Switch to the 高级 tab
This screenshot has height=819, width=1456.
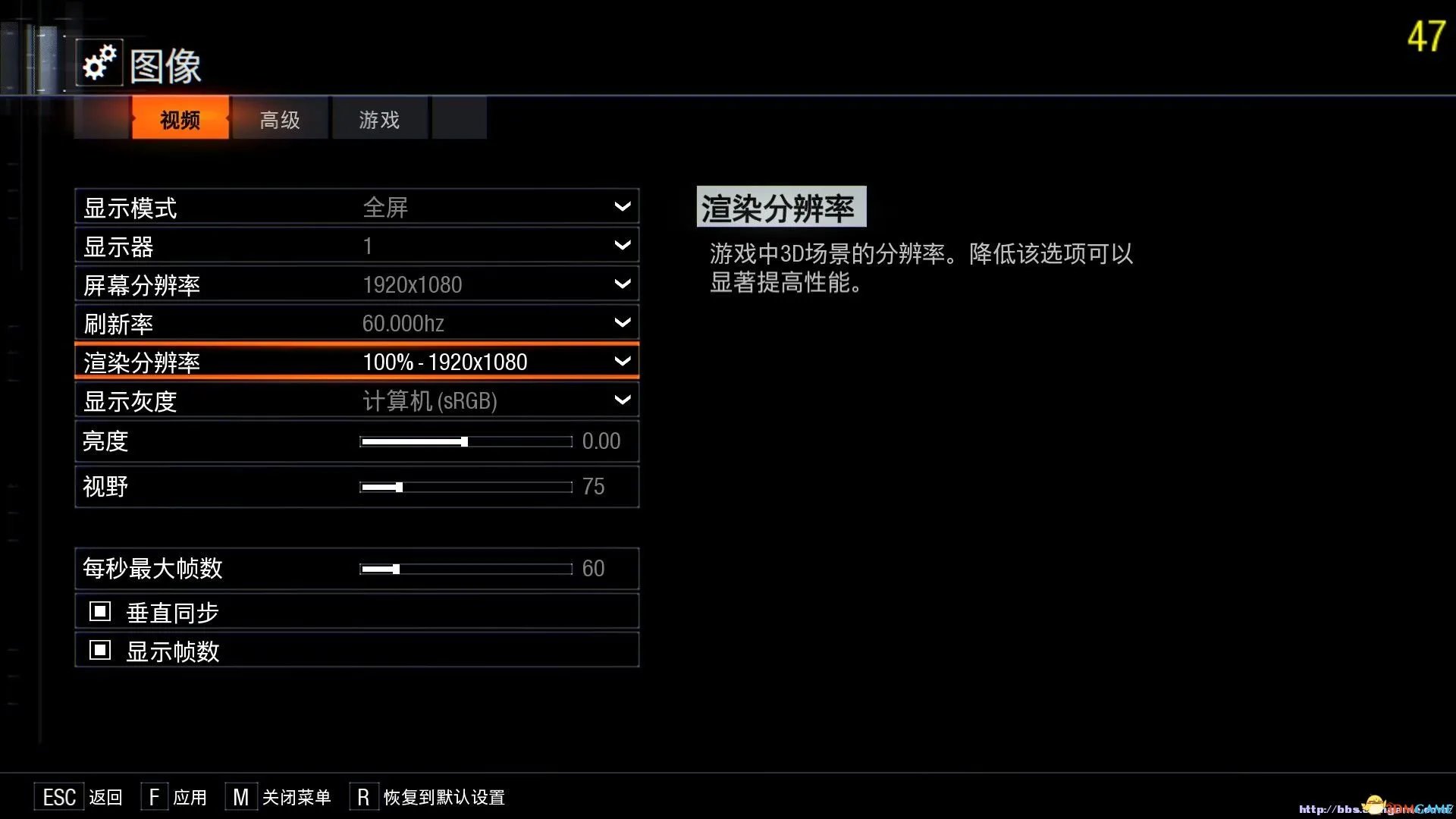point(279,118)
